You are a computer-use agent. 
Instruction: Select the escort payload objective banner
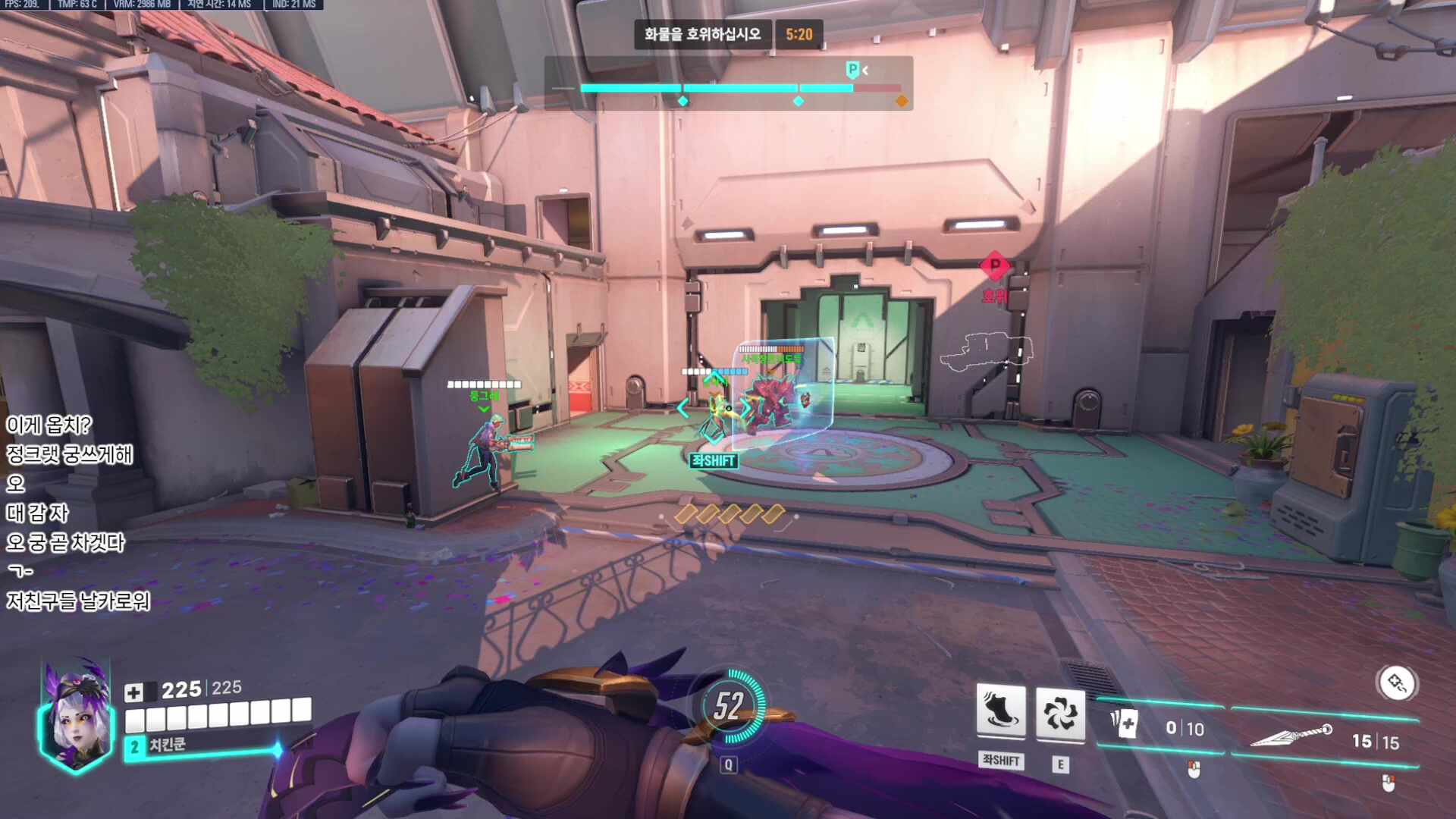(x=702, y=34)
